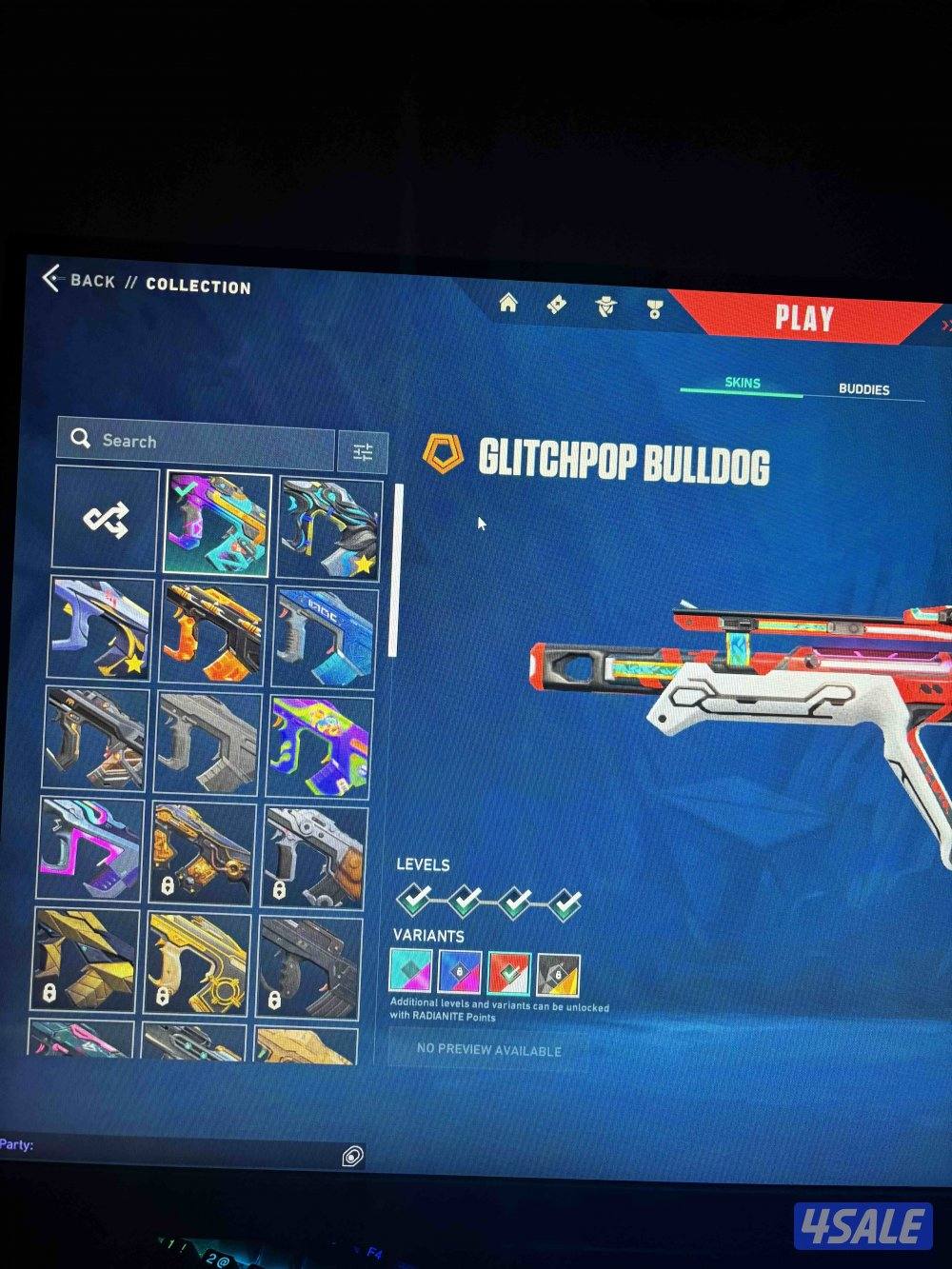Switch to the Buddies tab
This screenshot has width=952, height=1269.
pyautogui.click(x=863, y=389)
